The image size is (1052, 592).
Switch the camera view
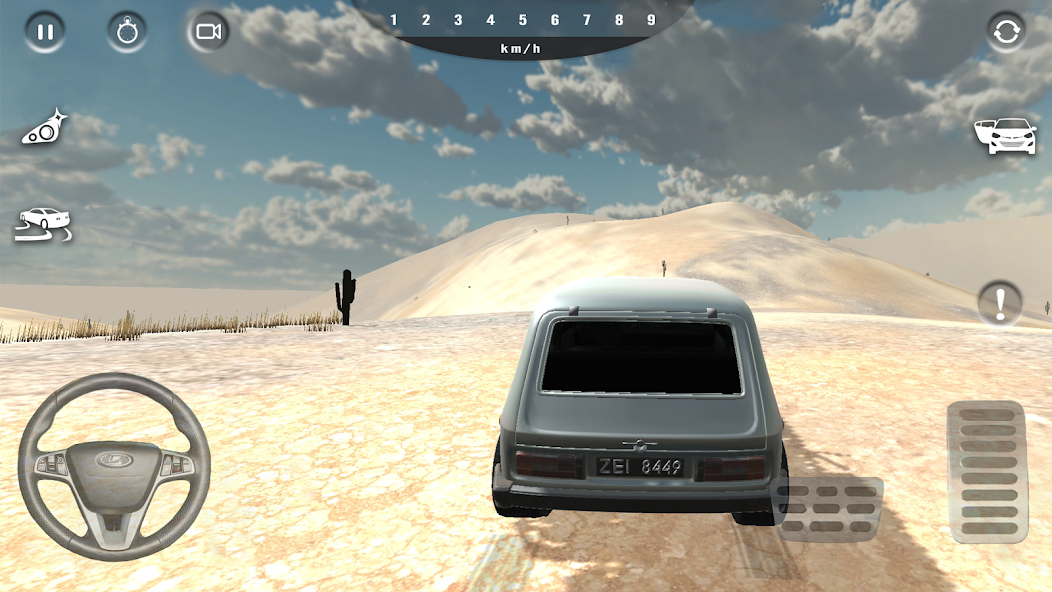tap(208, 31)
